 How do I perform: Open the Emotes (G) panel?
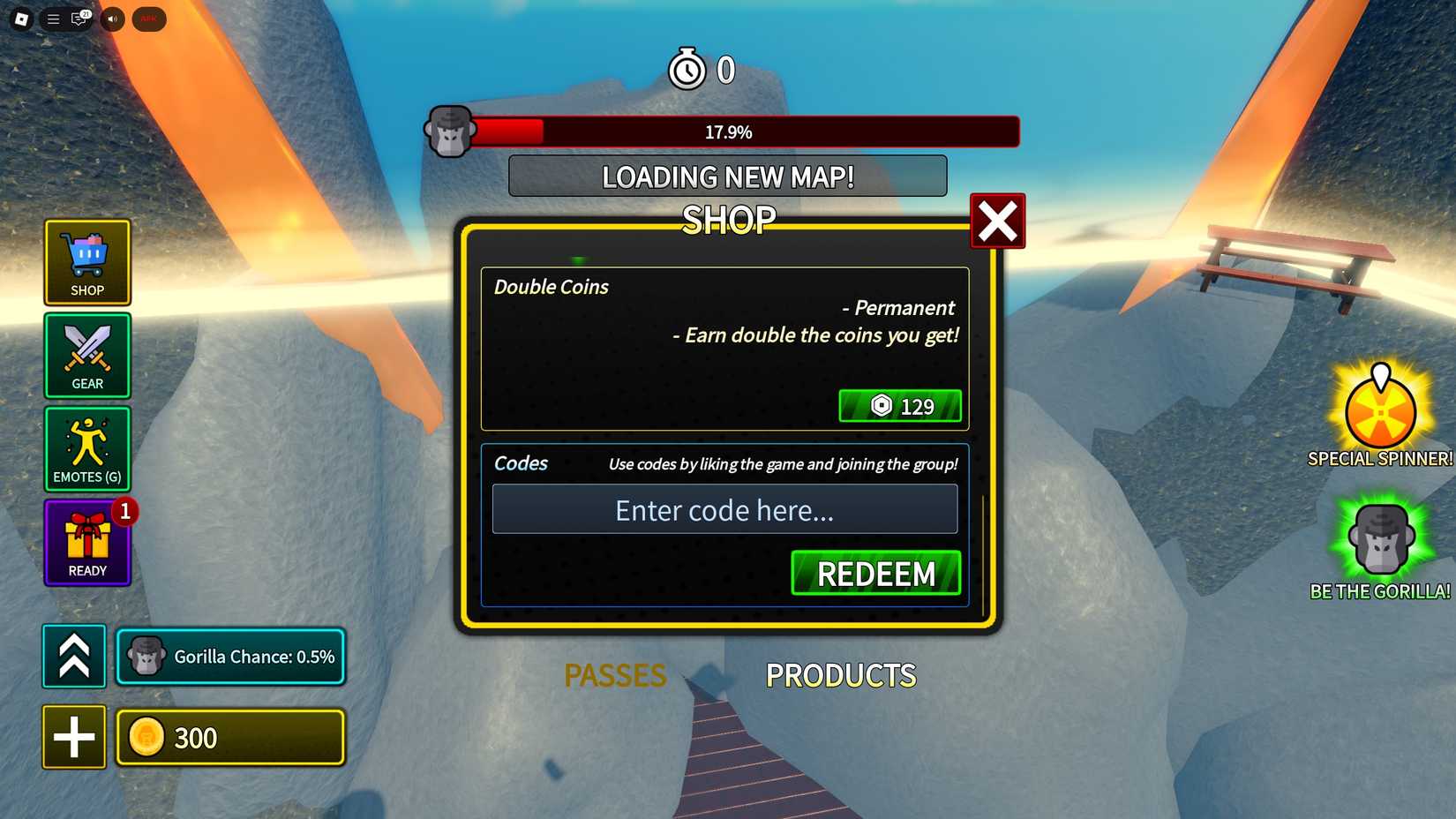tap(86, 449)
